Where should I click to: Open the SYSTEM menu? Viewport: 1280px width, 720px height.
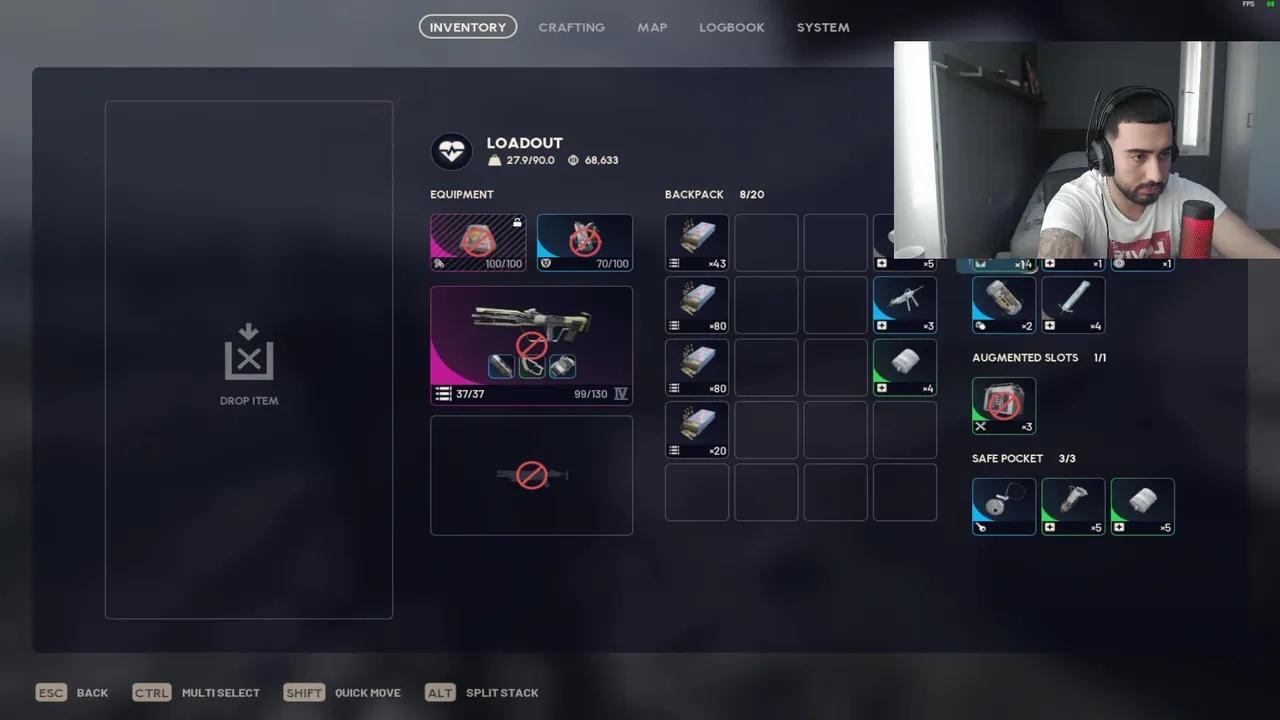coord(822,27)
